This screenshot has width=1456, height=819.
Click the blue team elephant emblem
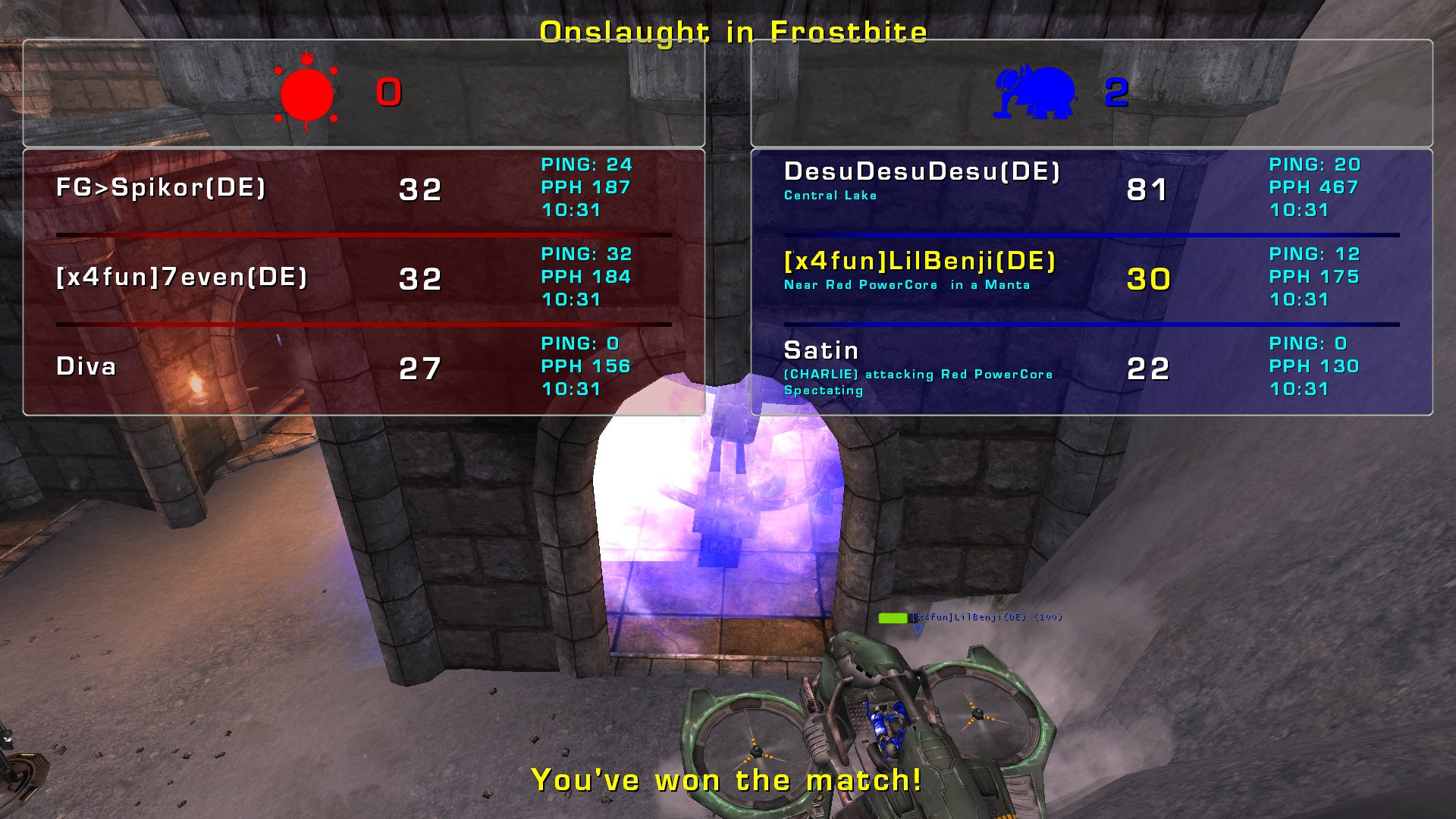click(1036, 93)
